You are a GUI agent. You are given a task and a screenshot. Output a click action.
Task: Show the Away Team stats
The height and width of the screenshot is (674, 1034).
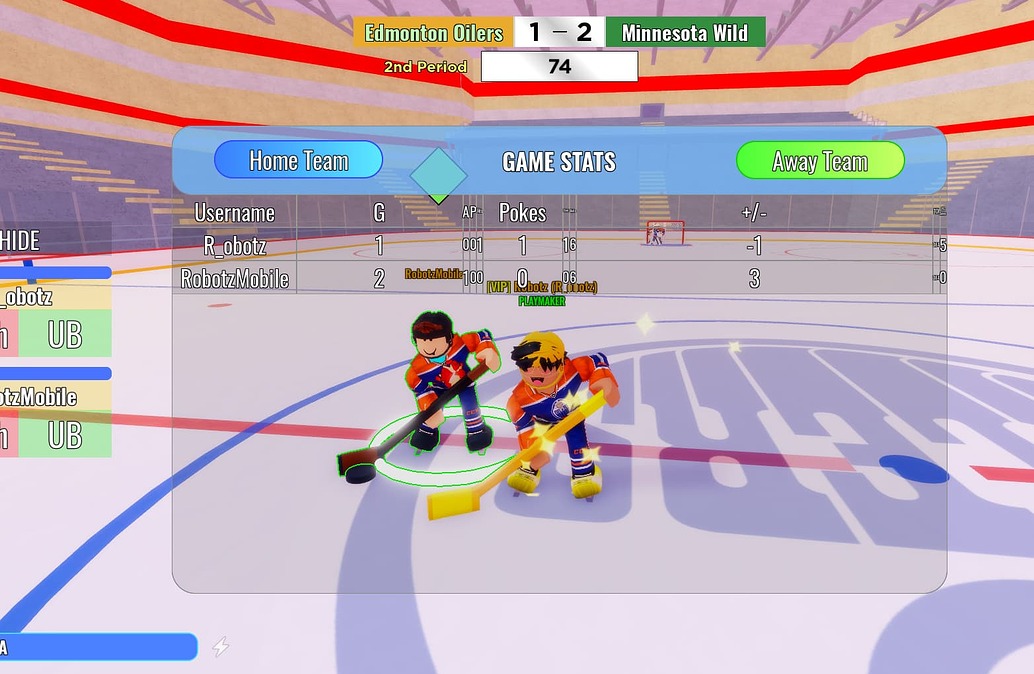pyautogui.click(x=820, y=161)
